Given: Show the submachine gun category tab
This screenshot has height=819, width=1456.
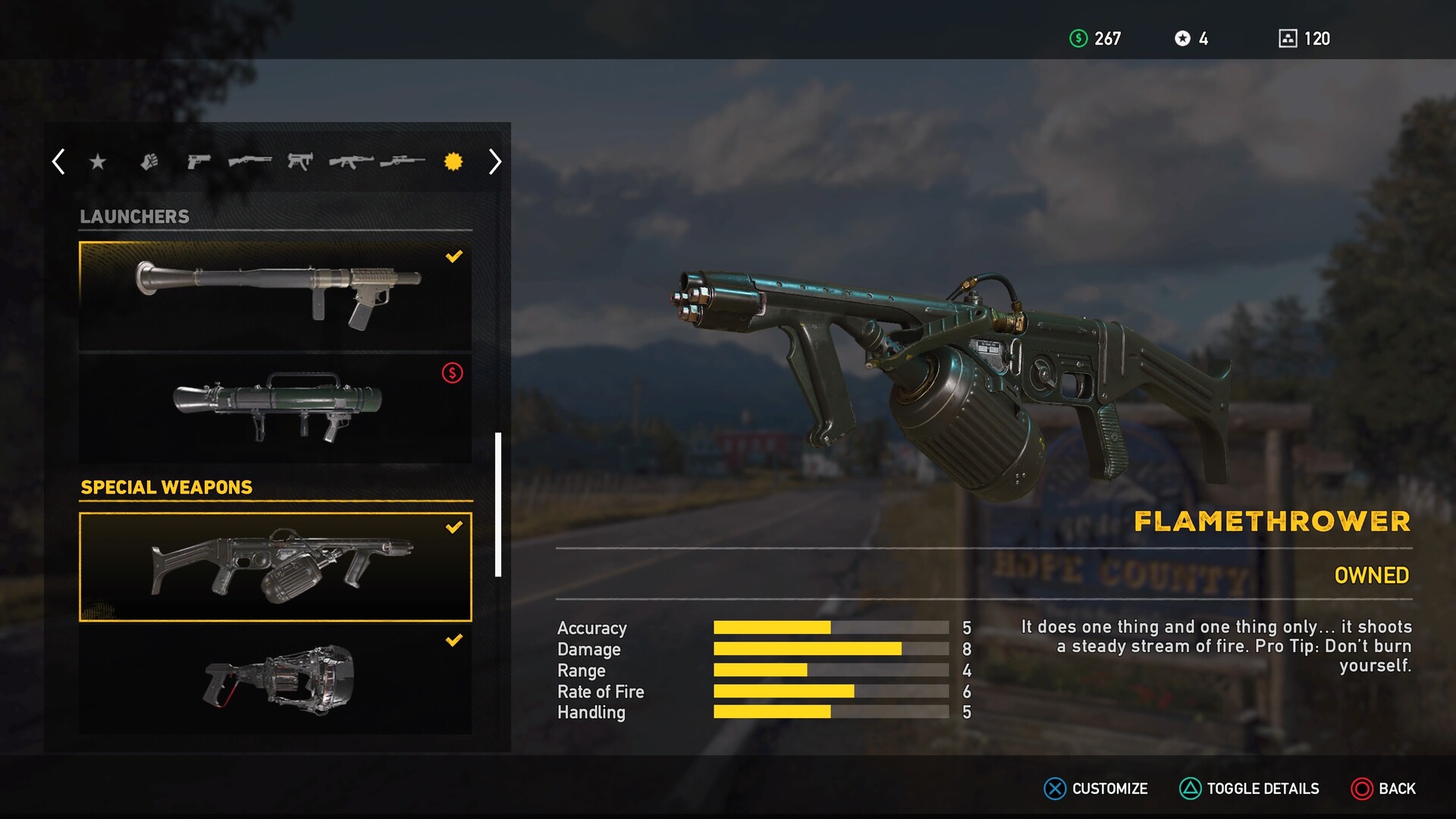Looking at the screenshot, I should (x=300, y=162).
